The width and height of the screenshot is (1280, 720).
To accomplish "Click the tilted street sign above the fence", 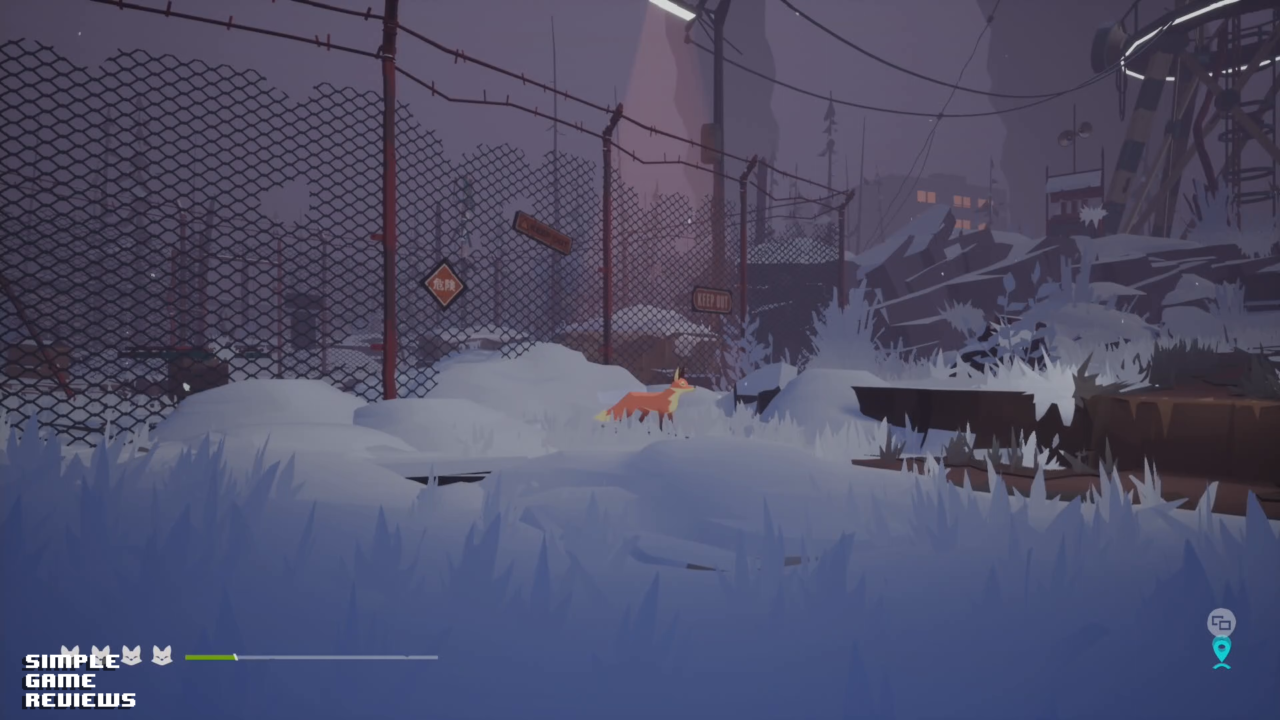I will 542,233.
